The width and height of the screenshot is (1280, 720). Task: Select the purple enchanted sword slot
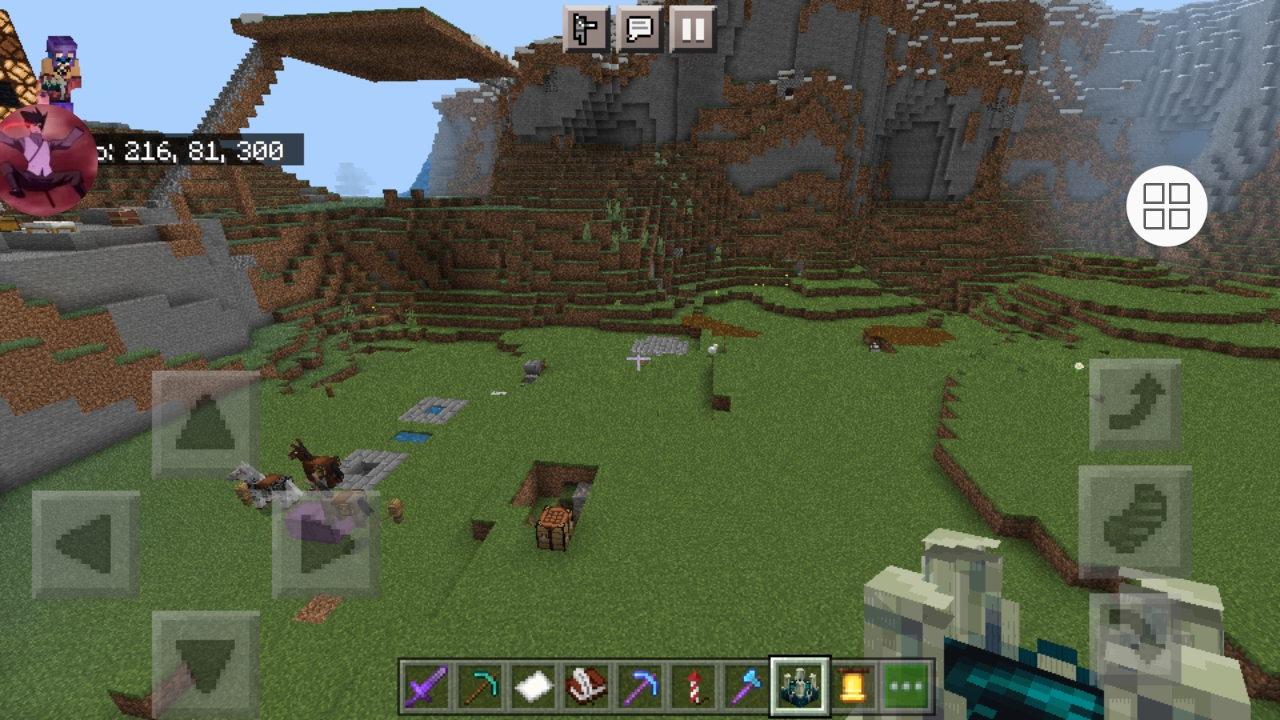pyautogui.click(x=425, y=687)
